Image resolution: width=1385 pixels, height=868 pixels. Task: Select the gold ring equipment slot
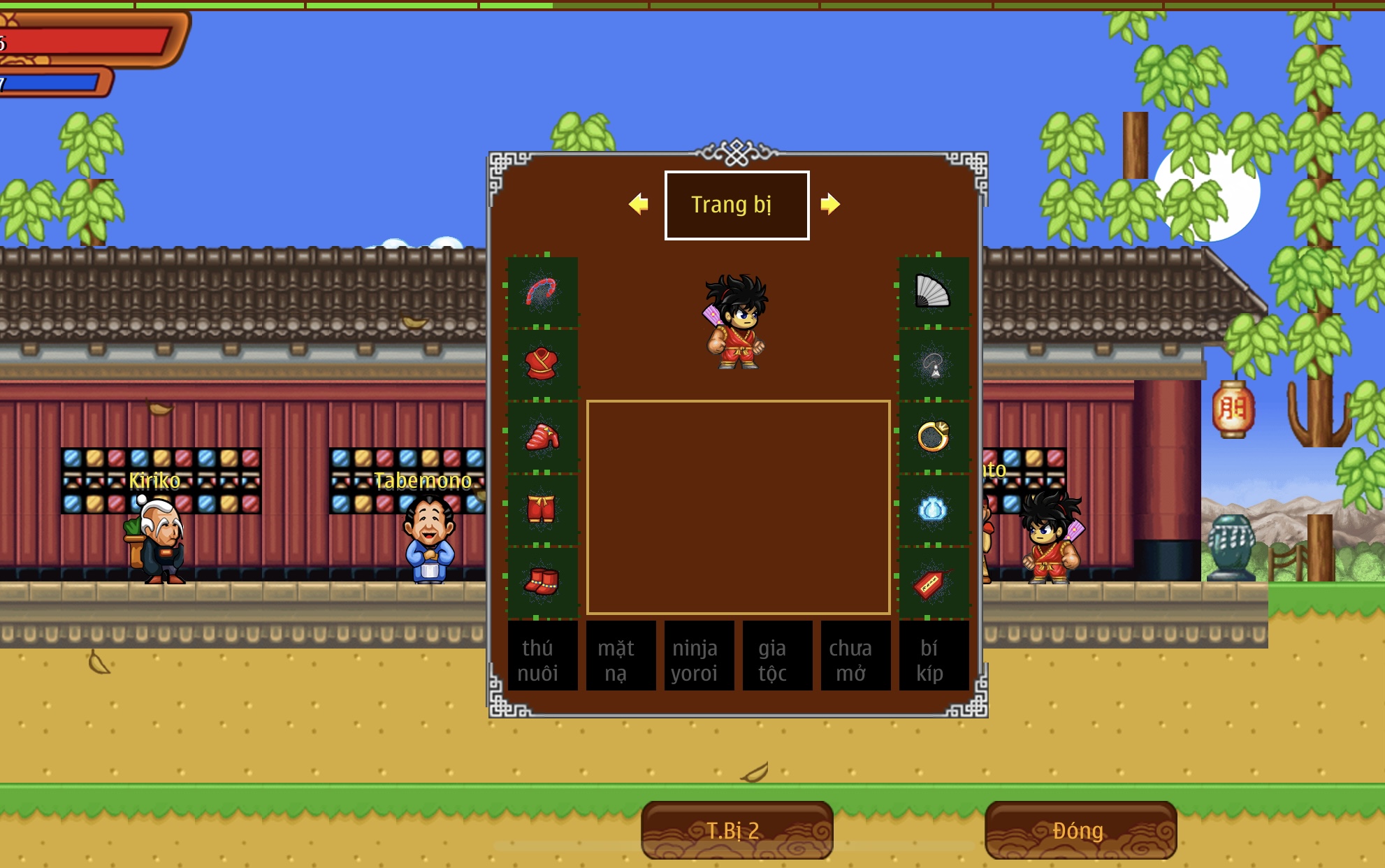pos(933,437)
